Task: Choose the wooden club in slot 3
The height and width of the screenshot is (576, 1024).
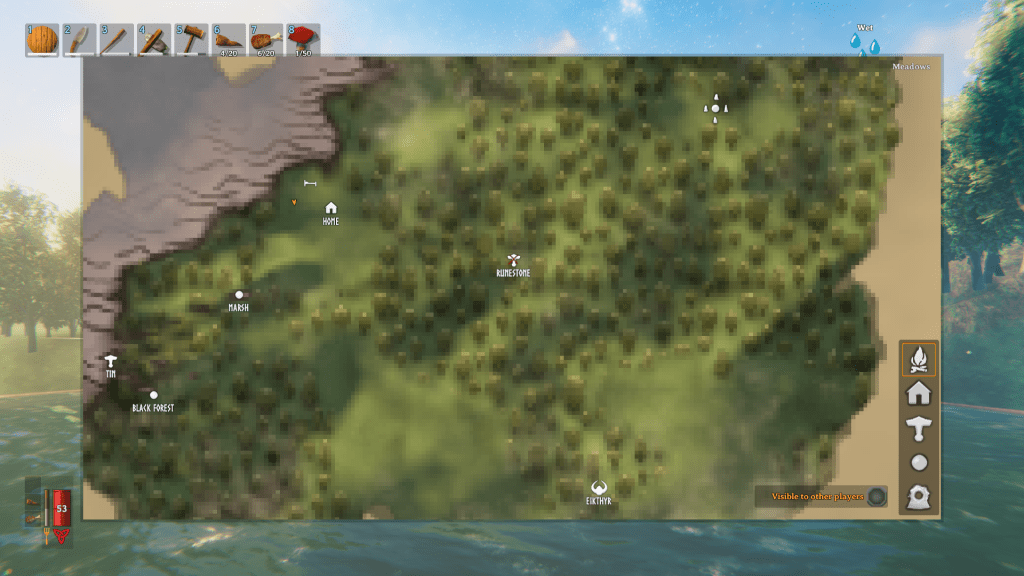Action: tap(116, 40)
